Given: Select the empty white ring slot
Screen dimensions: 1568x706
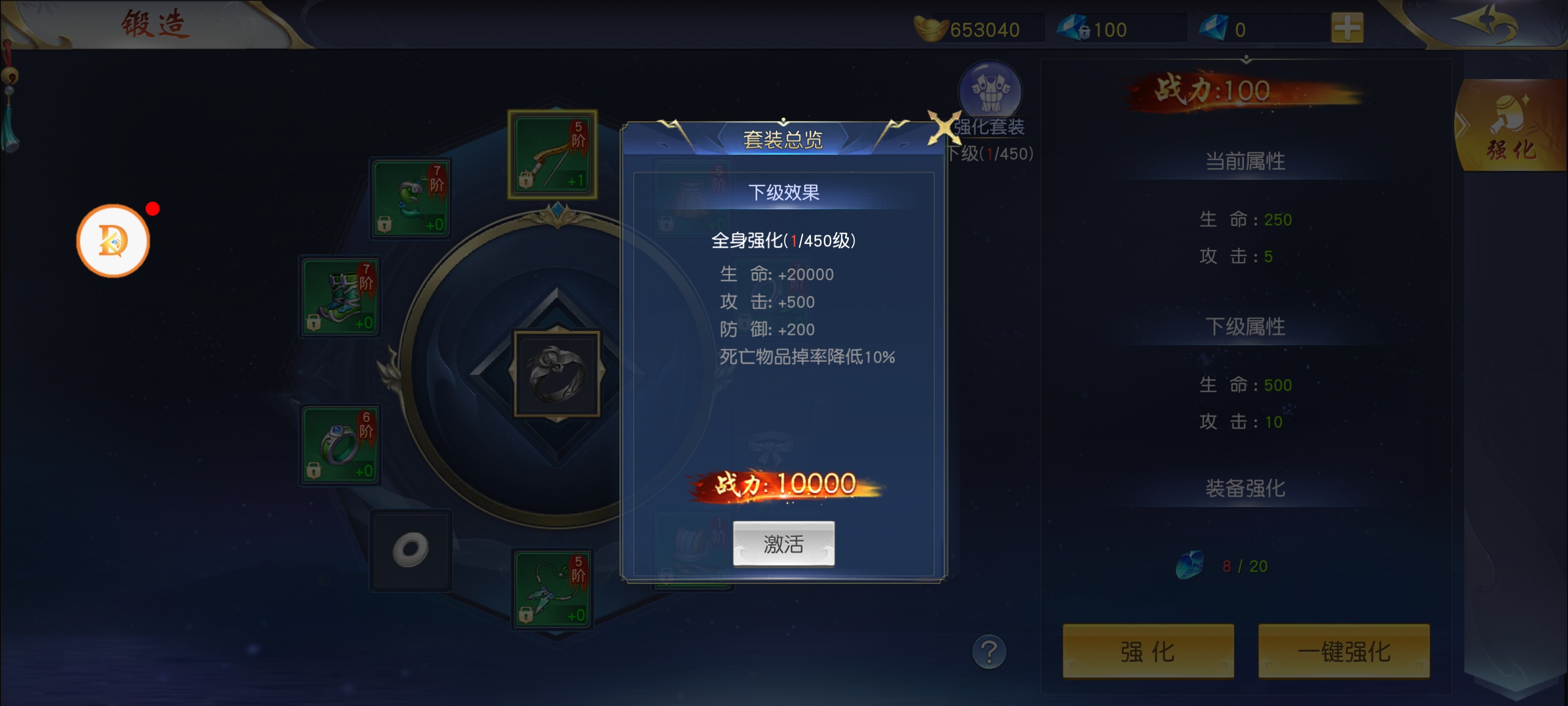Looking at the screenshot, I should point(412,550).
